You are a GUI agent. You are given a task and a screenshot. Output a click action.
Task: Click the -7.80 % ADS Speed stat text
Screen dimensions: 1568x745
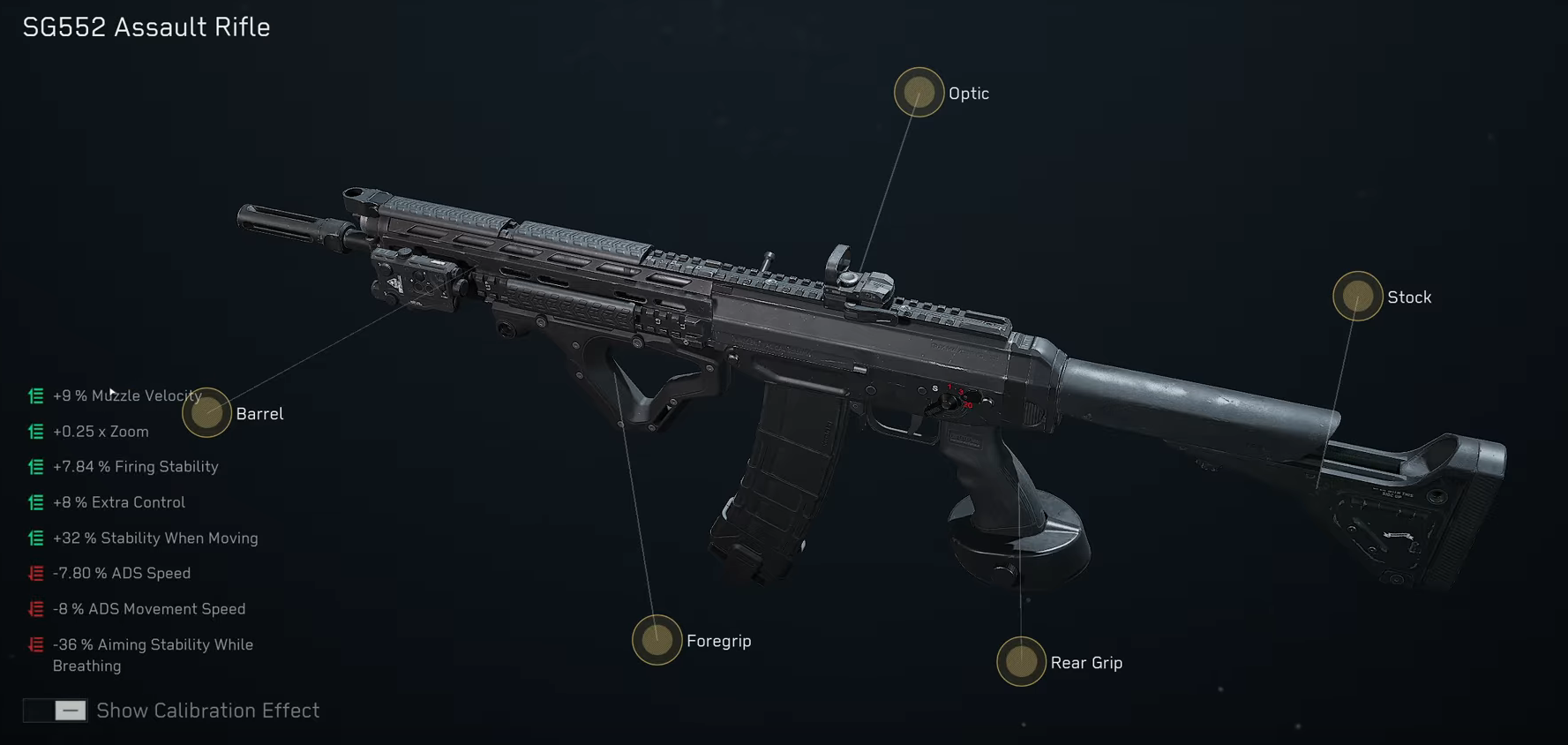[x=123, y=573]
